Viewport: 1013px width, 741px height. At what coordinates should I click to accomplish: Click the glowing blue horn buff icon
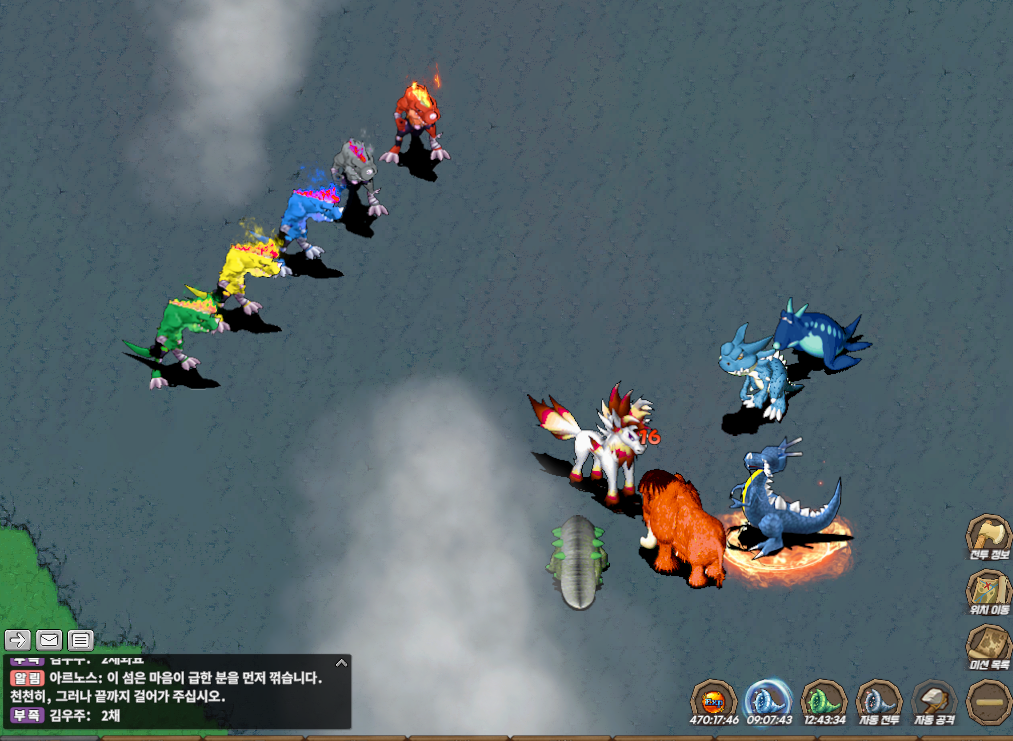click(769, 699)
